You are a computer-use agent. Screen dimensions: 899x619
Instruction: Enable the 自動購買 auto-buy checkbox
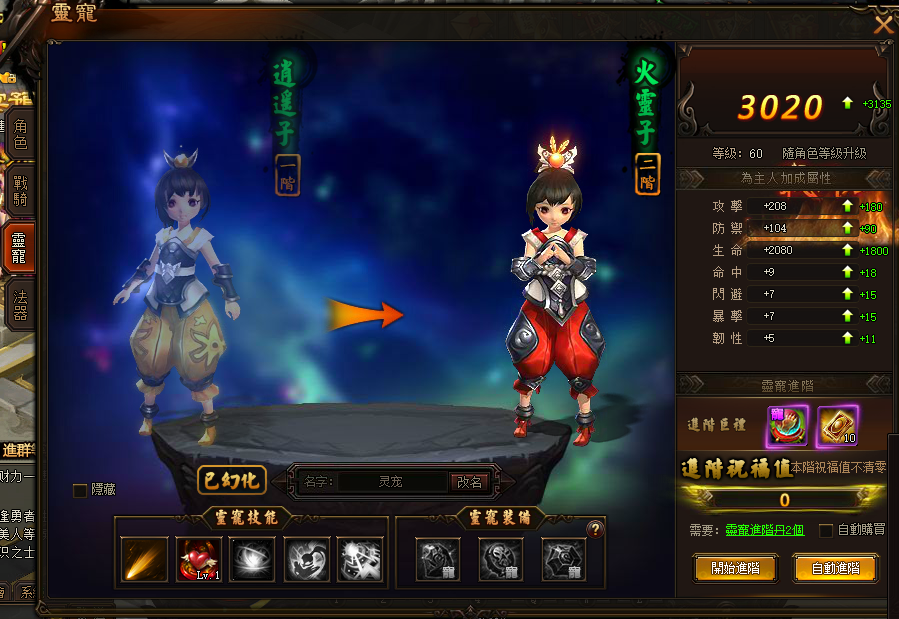[826, 530]
